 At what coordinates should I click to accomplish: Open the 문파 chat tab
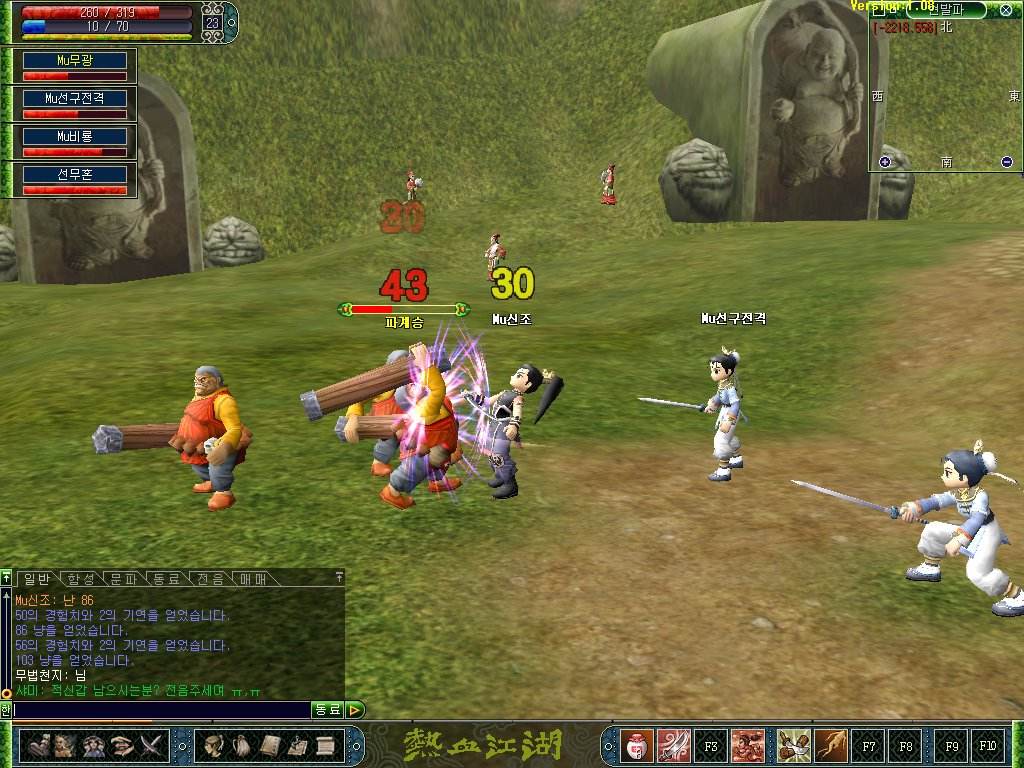point(124,579)
